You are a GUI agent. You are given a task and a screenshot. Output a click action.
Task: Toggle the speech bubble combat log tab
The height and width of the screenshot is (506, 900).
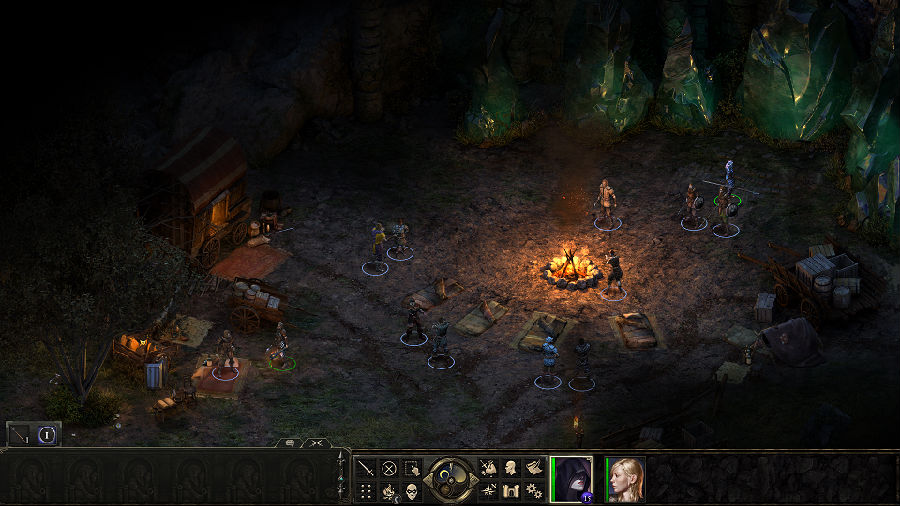[289, 442]
